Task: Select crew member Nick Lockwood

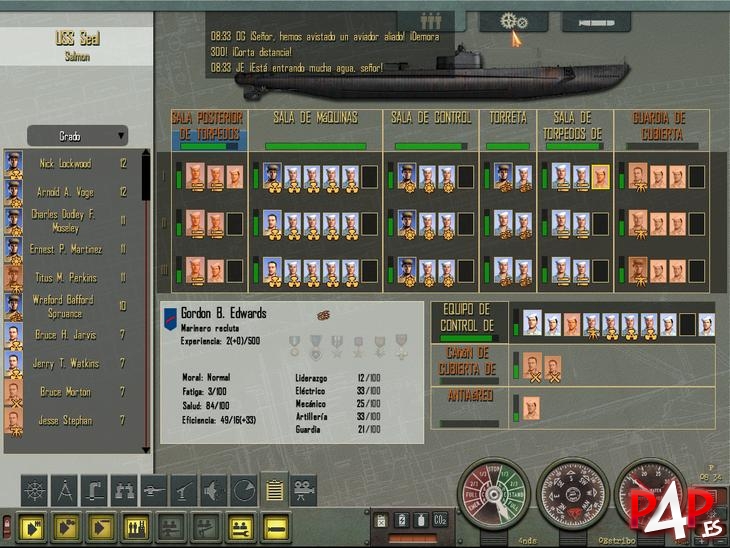Action: [x=65, y=164]
